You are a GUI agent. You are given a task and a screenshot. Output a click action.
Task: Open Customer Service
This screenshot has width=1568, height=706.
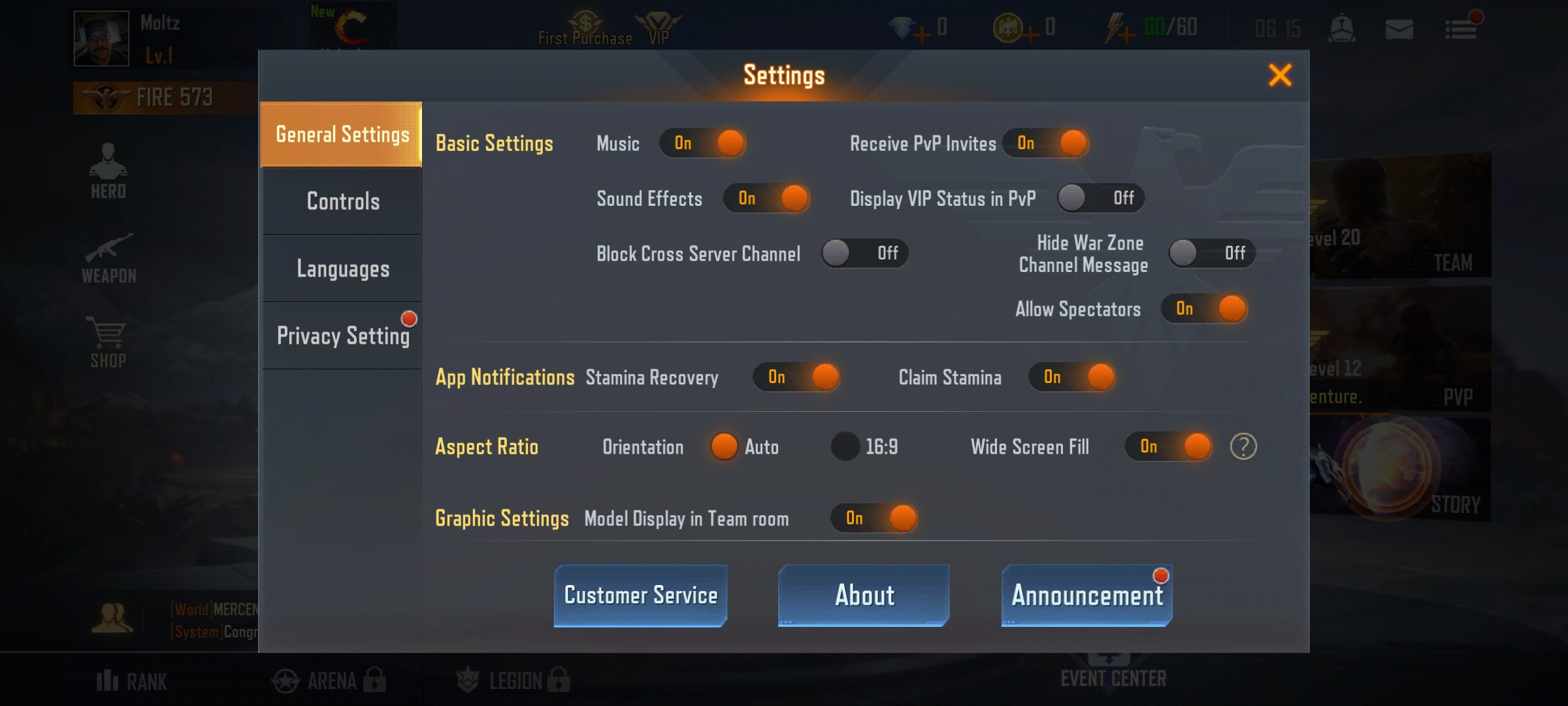(x=640, y=595)
